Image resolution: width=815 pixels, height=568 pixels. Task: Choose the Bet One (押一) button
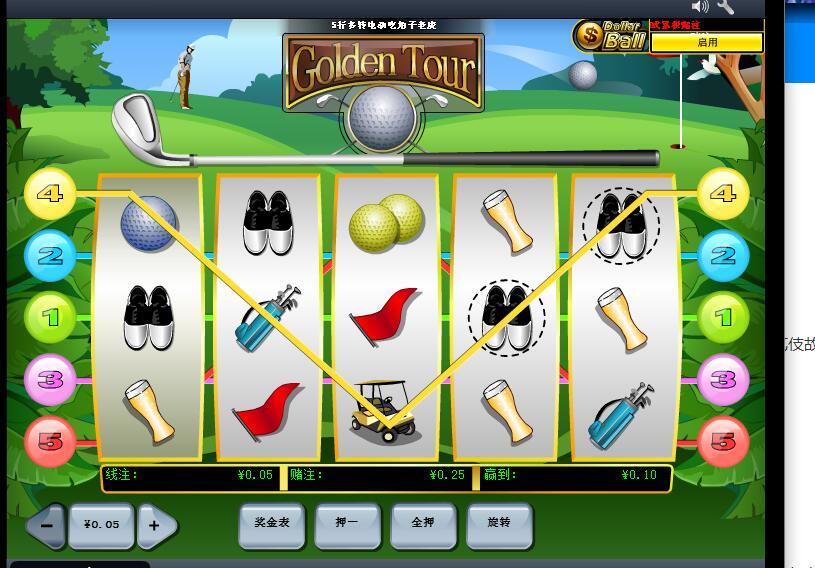tap(347, 523)
